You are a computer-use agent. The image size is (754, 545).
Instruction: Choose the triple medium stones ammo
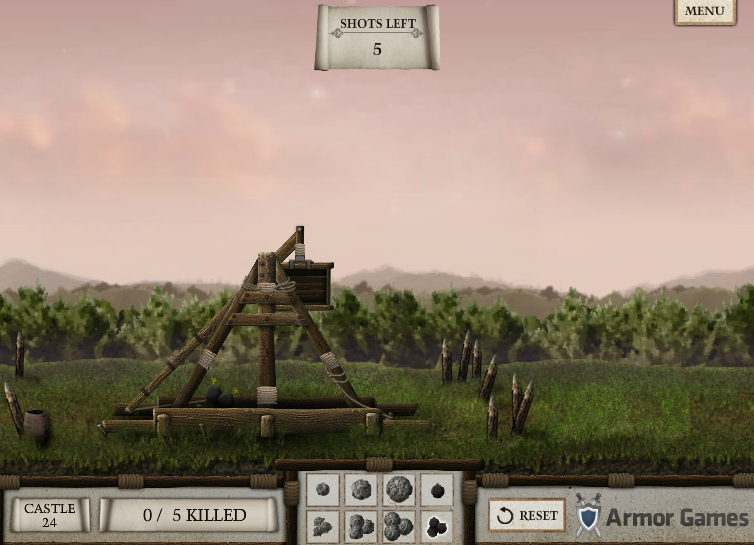tap(360, 525)
